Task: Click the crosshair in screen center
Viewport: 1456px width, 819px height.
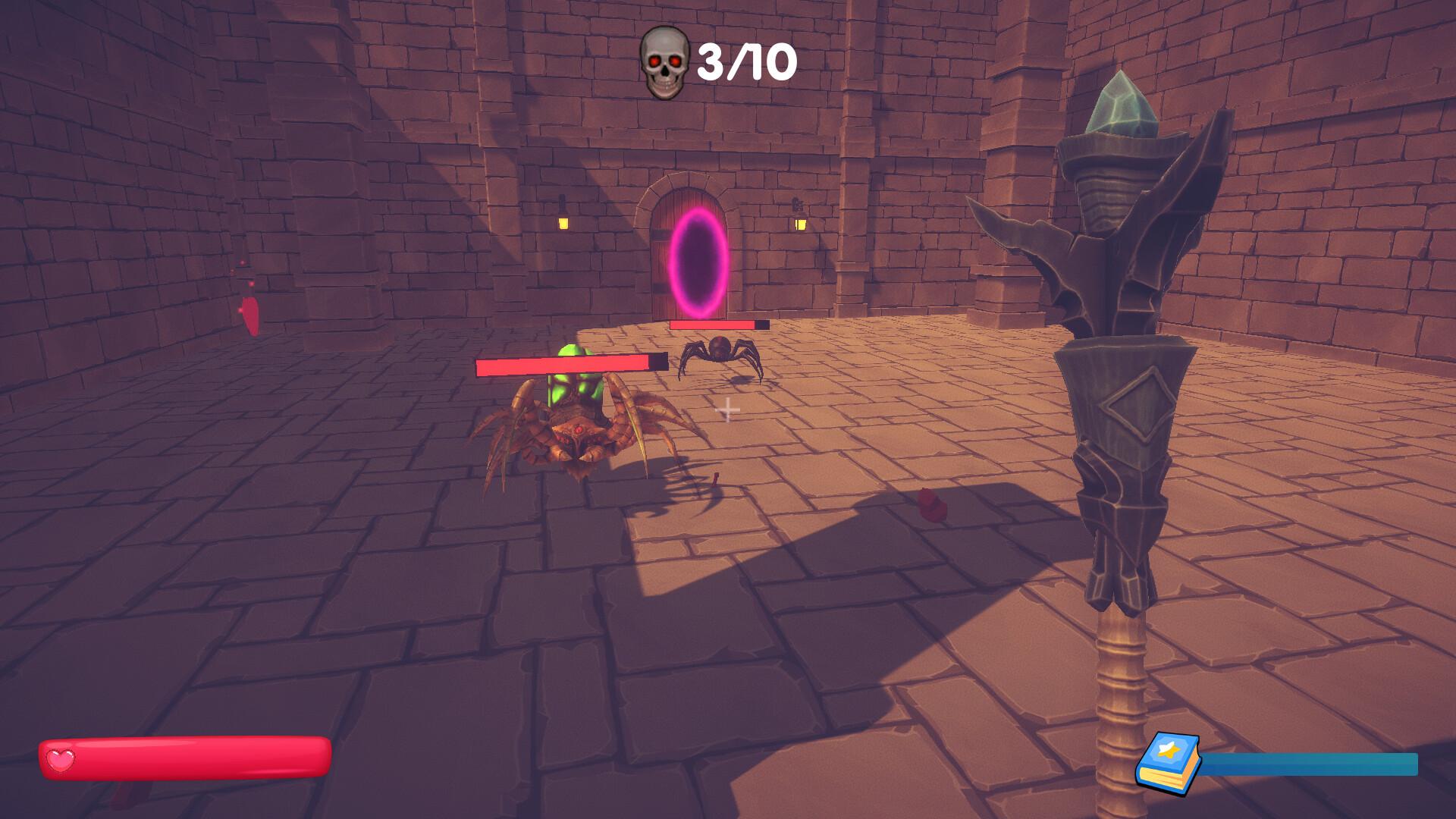Action: (x=730, y=409)
